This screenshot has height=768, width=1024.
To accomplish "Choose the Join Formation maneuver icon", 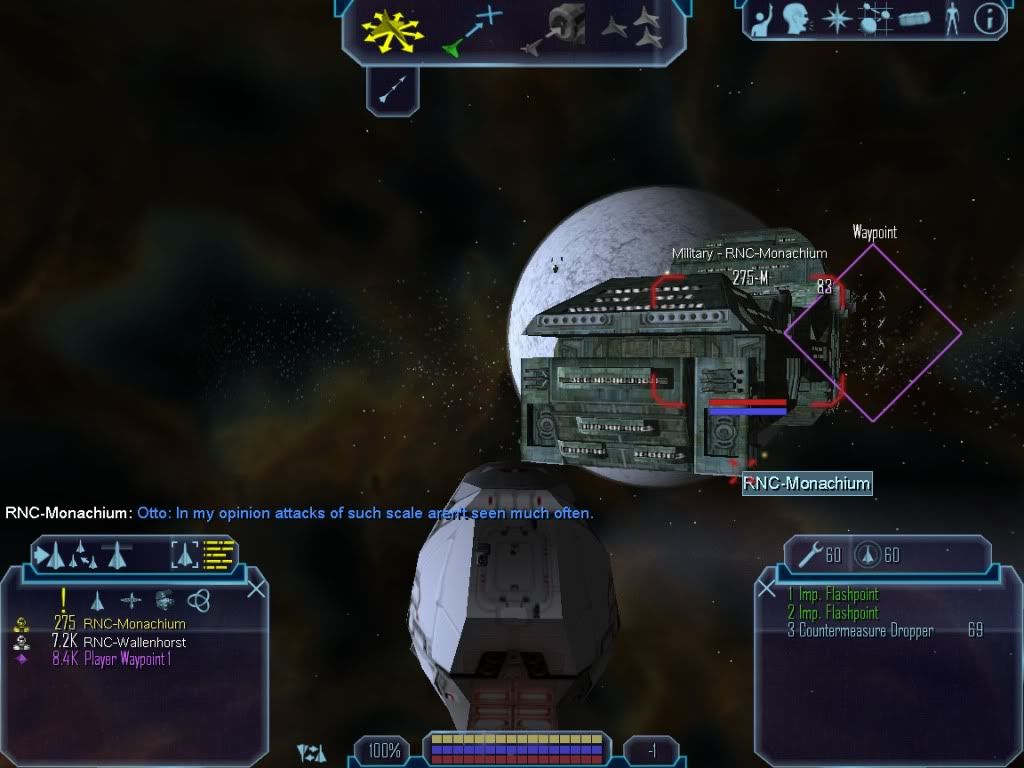I will click(633, 28).
